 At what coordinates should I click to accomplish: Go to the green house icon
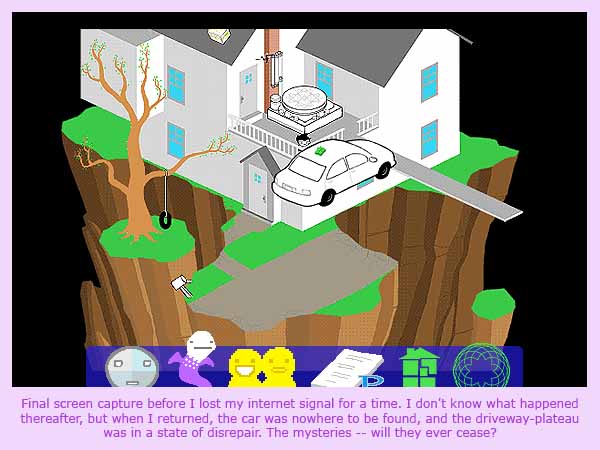pyautogui.click(x=418, y=366)
